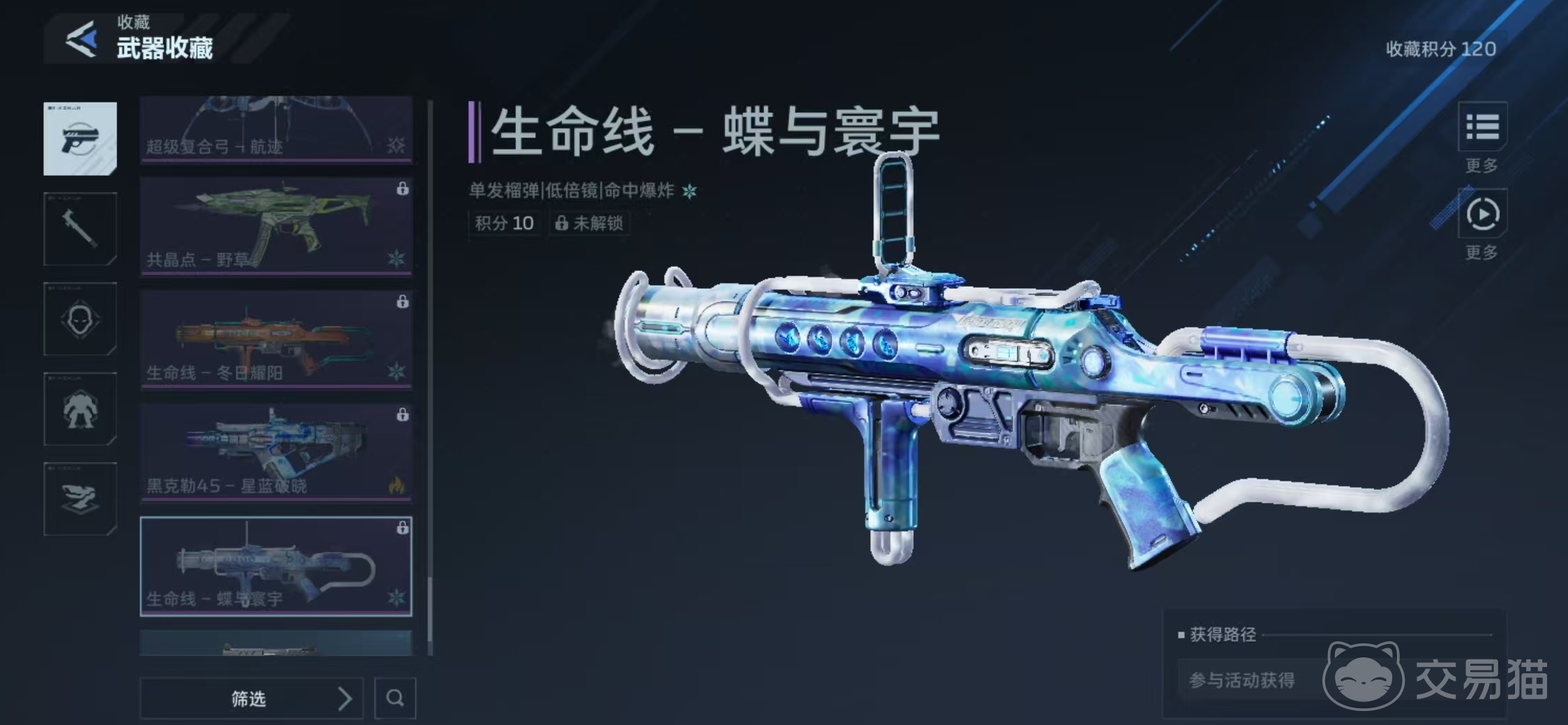
Task: Select the bottom gadget category icon
Action: click(80, 500)
